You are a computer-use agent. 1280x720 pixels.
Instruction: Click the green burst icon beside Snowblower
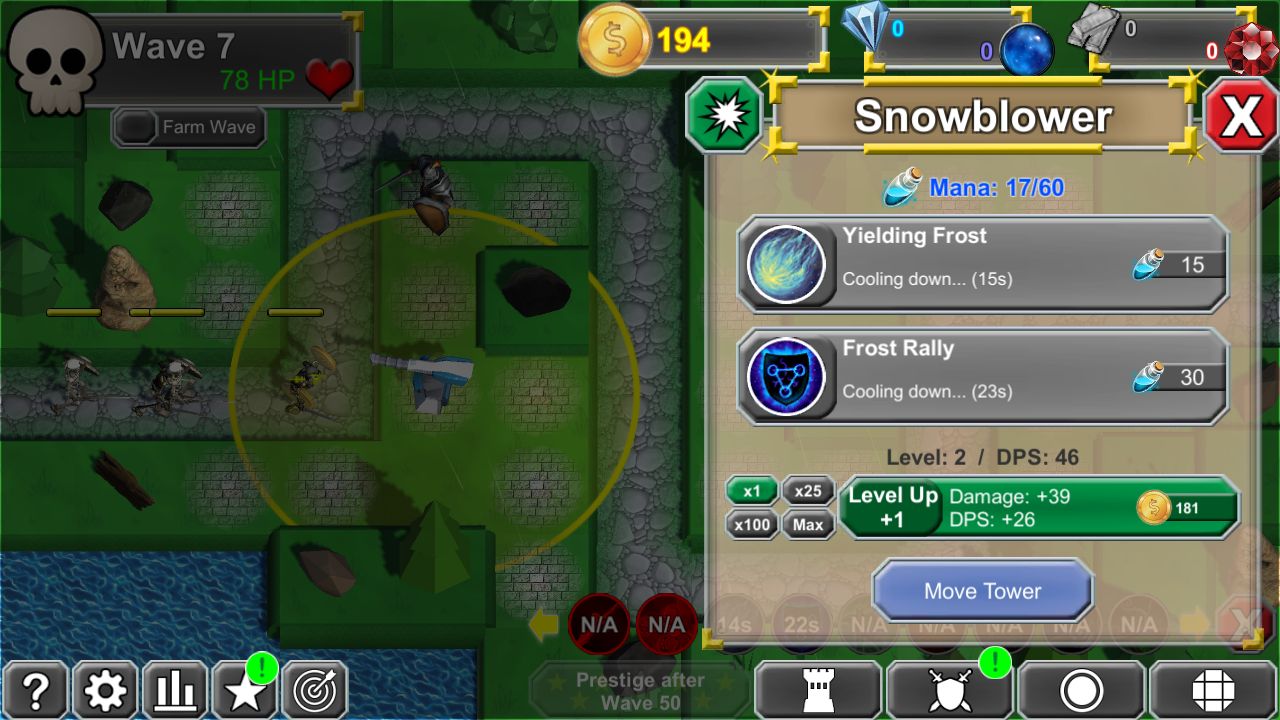(x=725, y=117)
